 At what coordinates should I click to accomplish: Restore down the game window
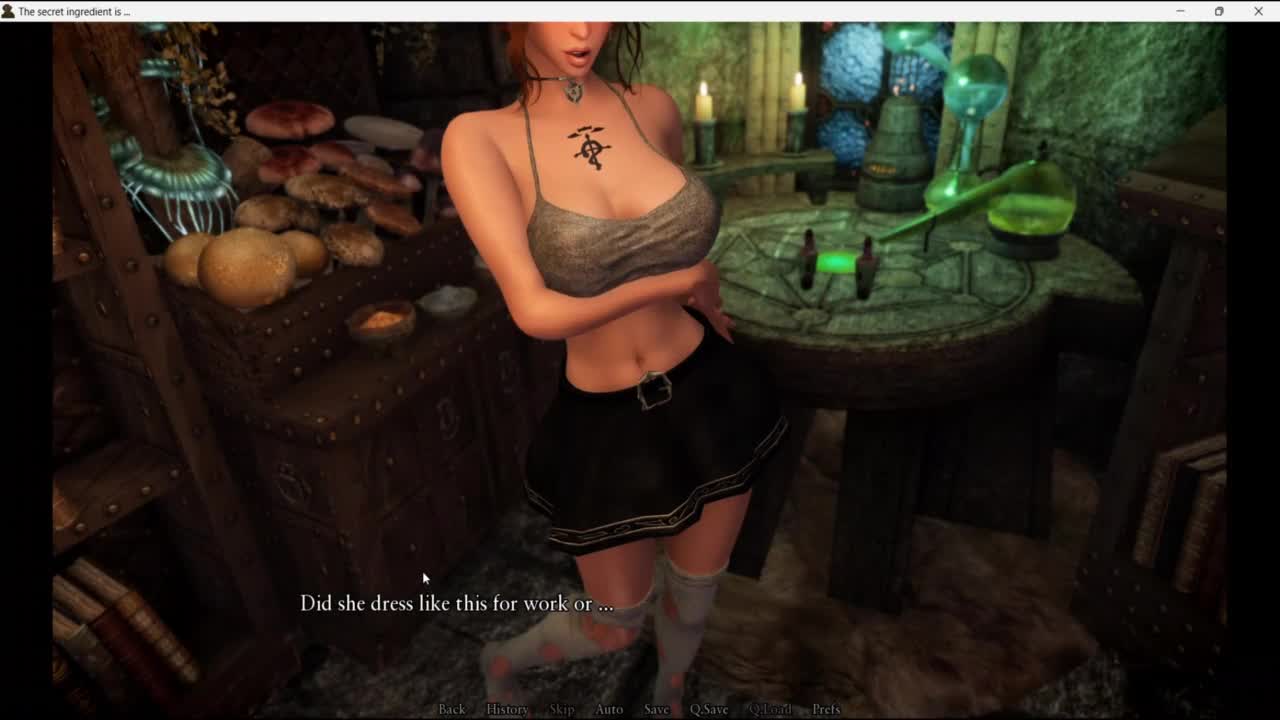tap(1219, 11)
